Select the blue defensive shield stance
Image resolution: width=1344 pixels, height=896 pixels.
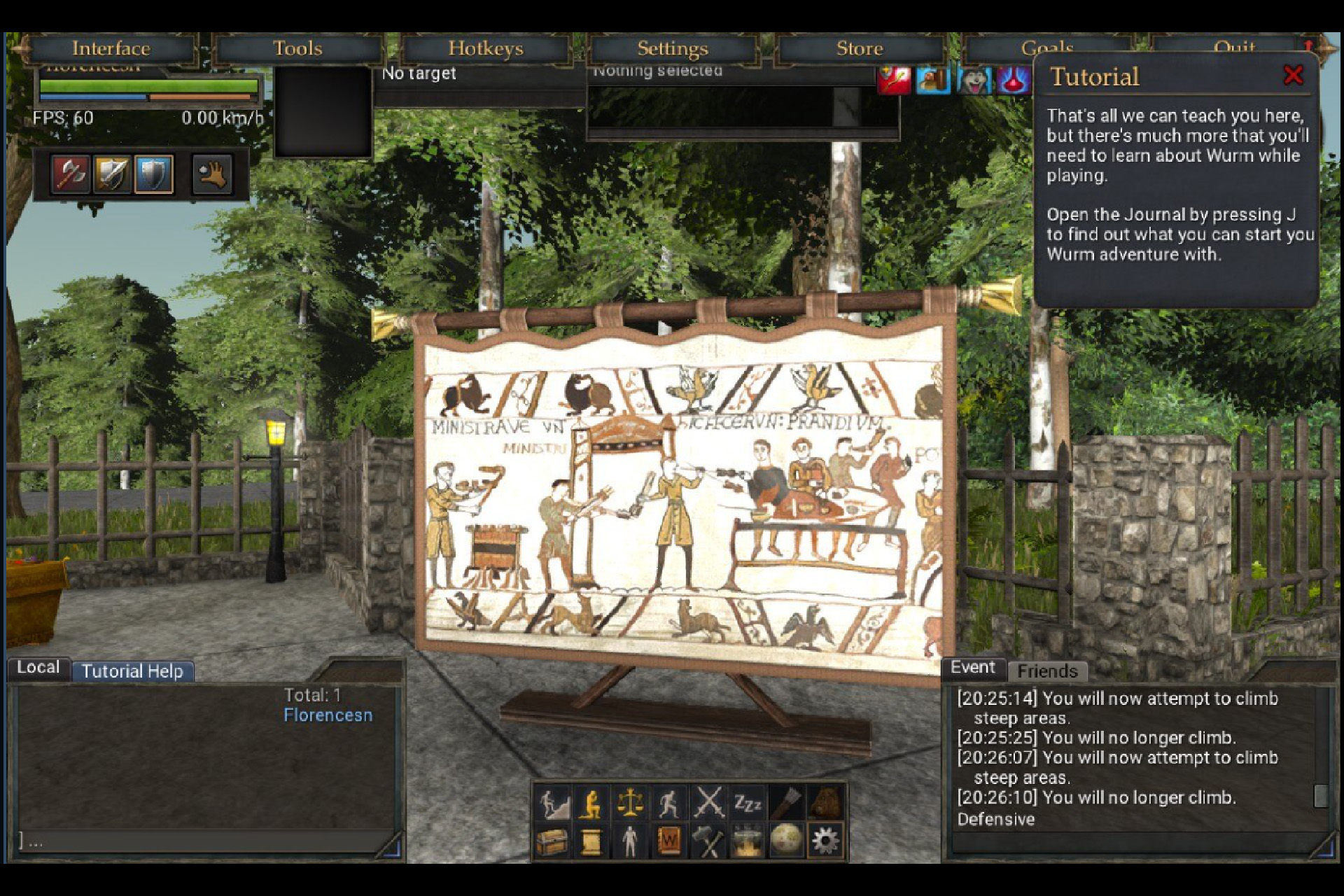(x=153, y=174)
